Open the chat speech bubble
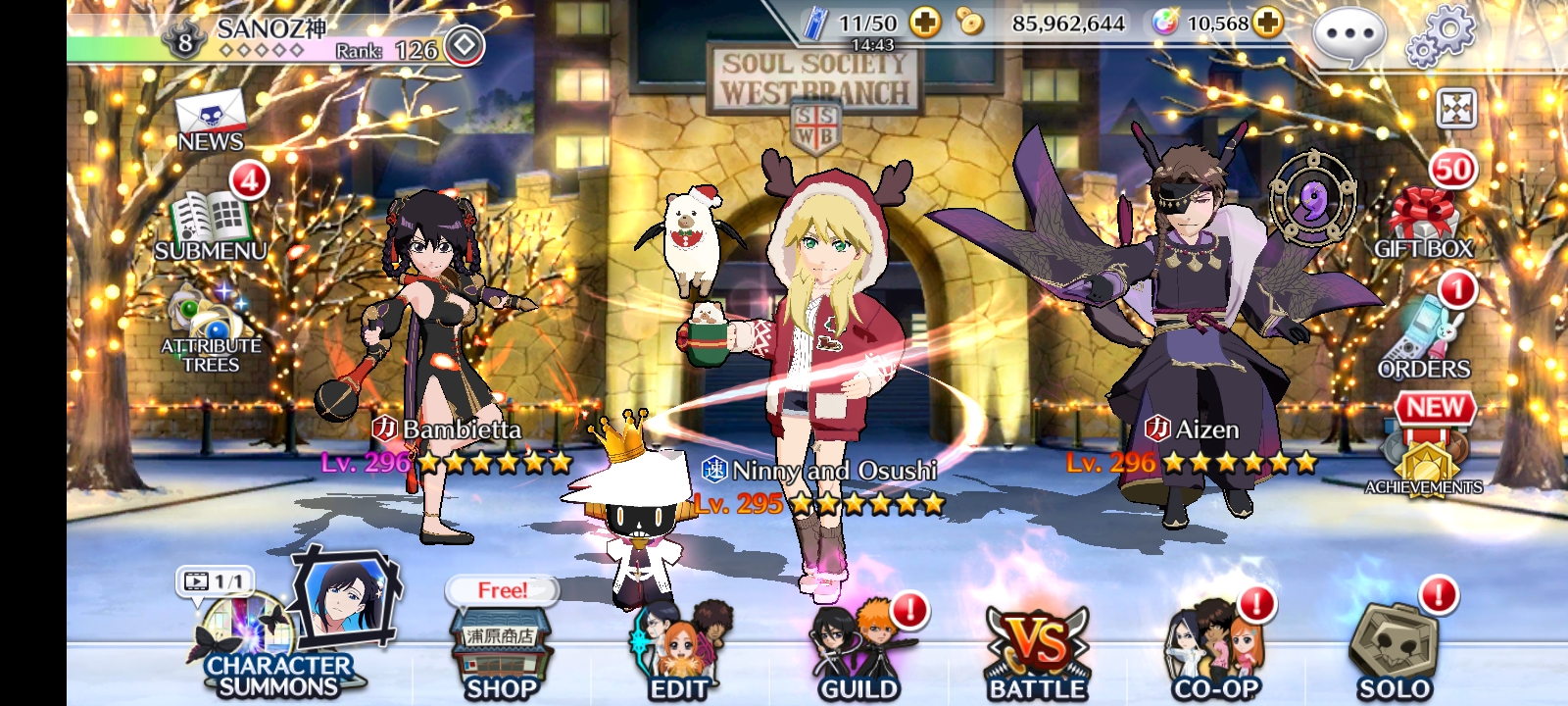 [x=1348, y=37]
